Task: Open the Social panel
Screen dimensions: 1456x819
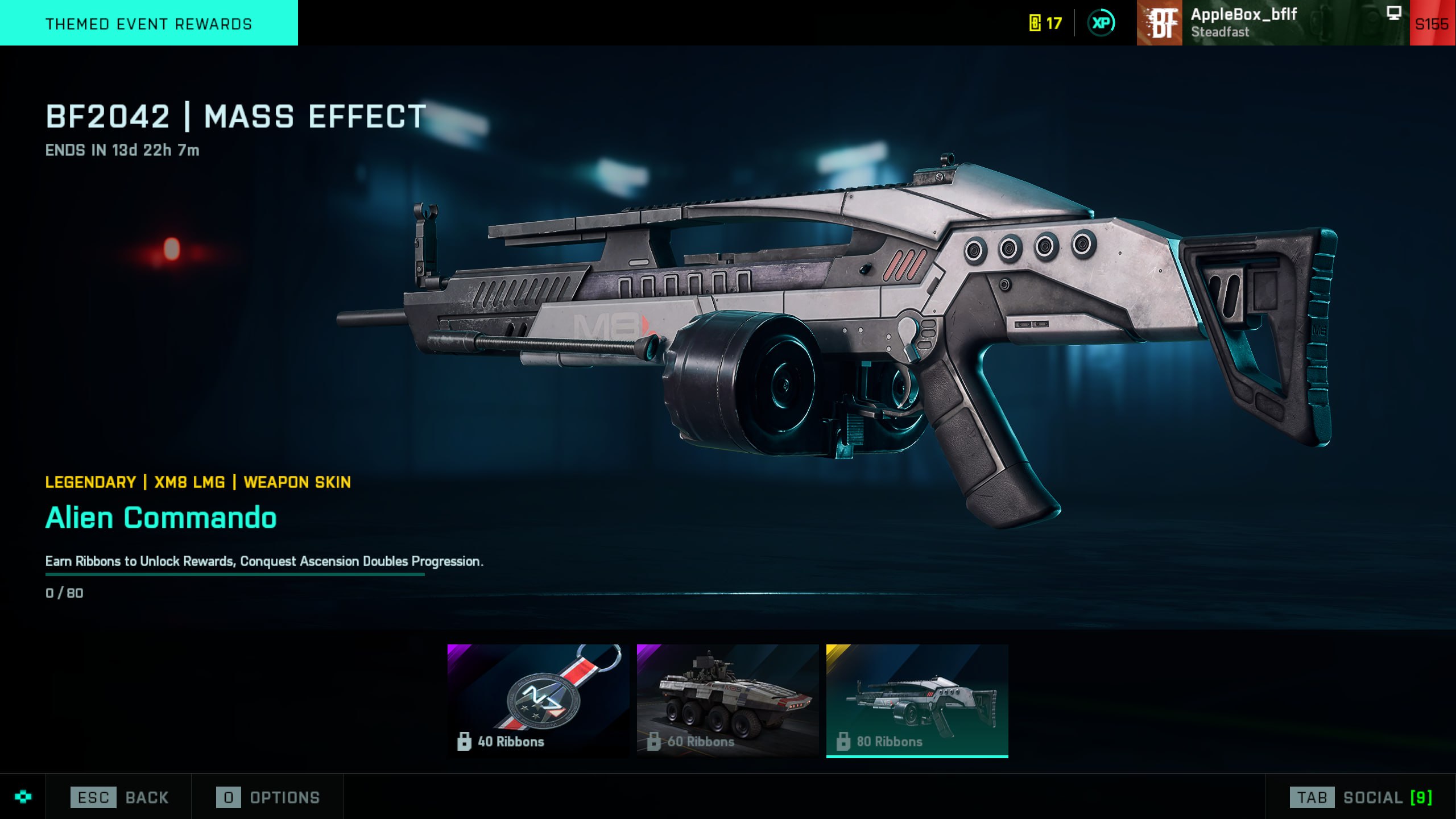Action: (x=1360, y=797)
